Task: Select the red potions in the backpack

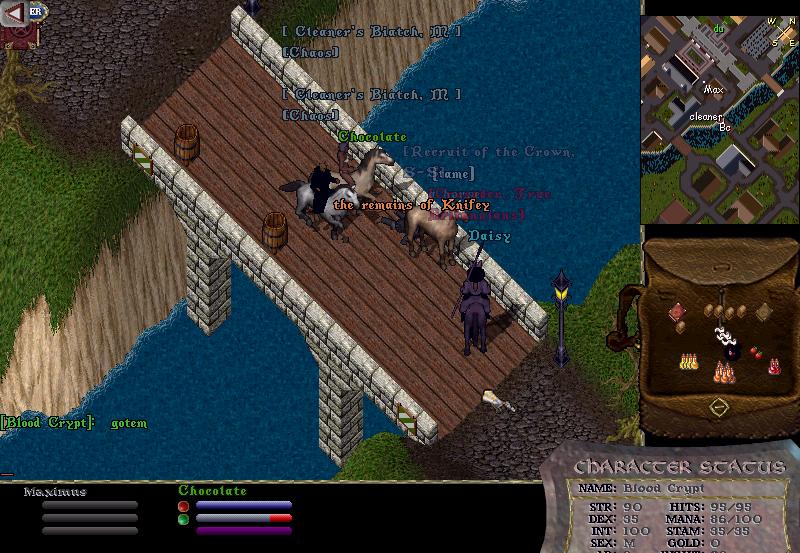Action: point(774,367)
